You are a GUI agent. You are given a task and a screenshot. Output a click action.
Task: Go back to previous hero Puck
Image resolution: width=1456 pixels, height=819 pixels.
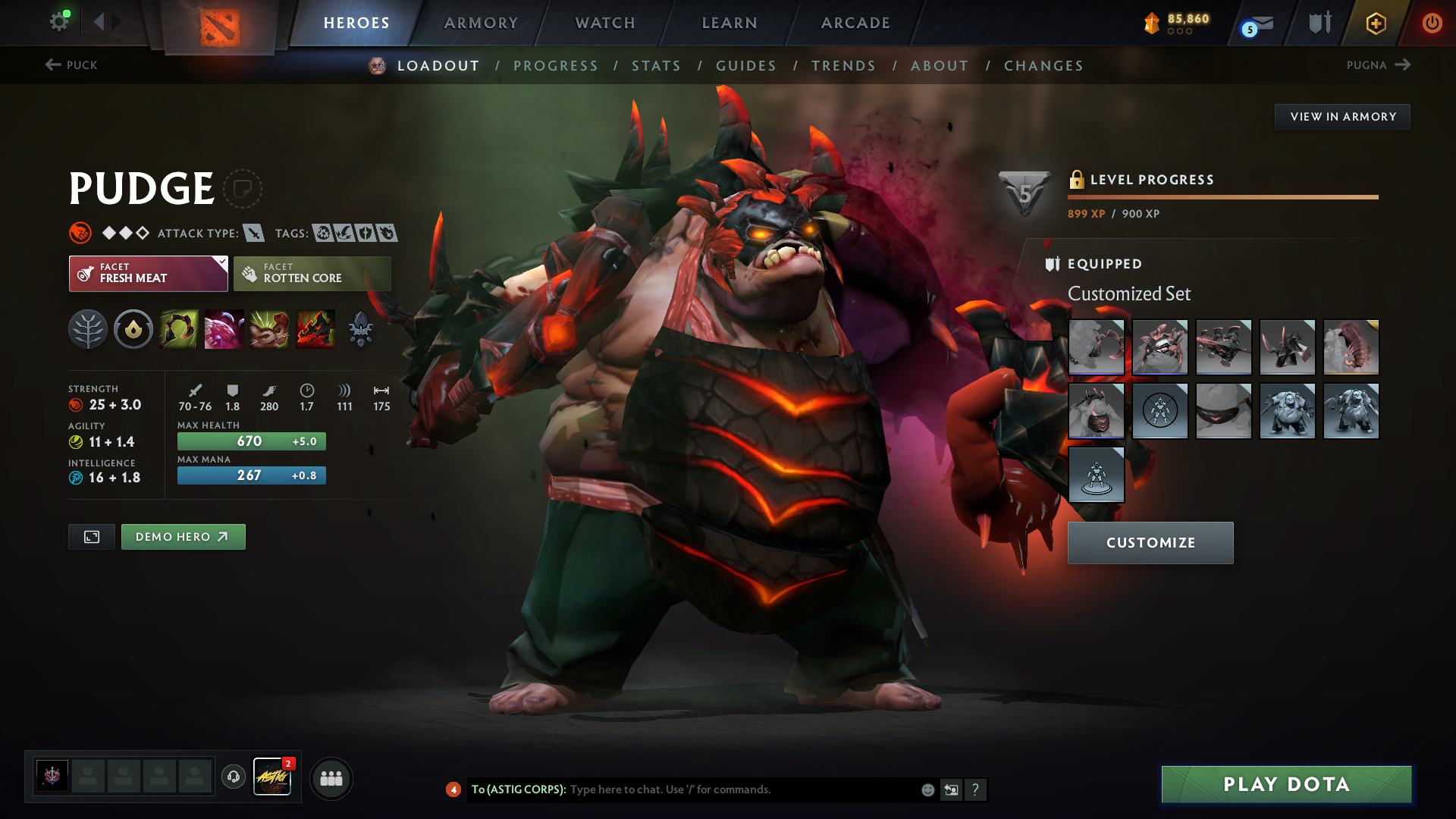click(x=71, y=65)
